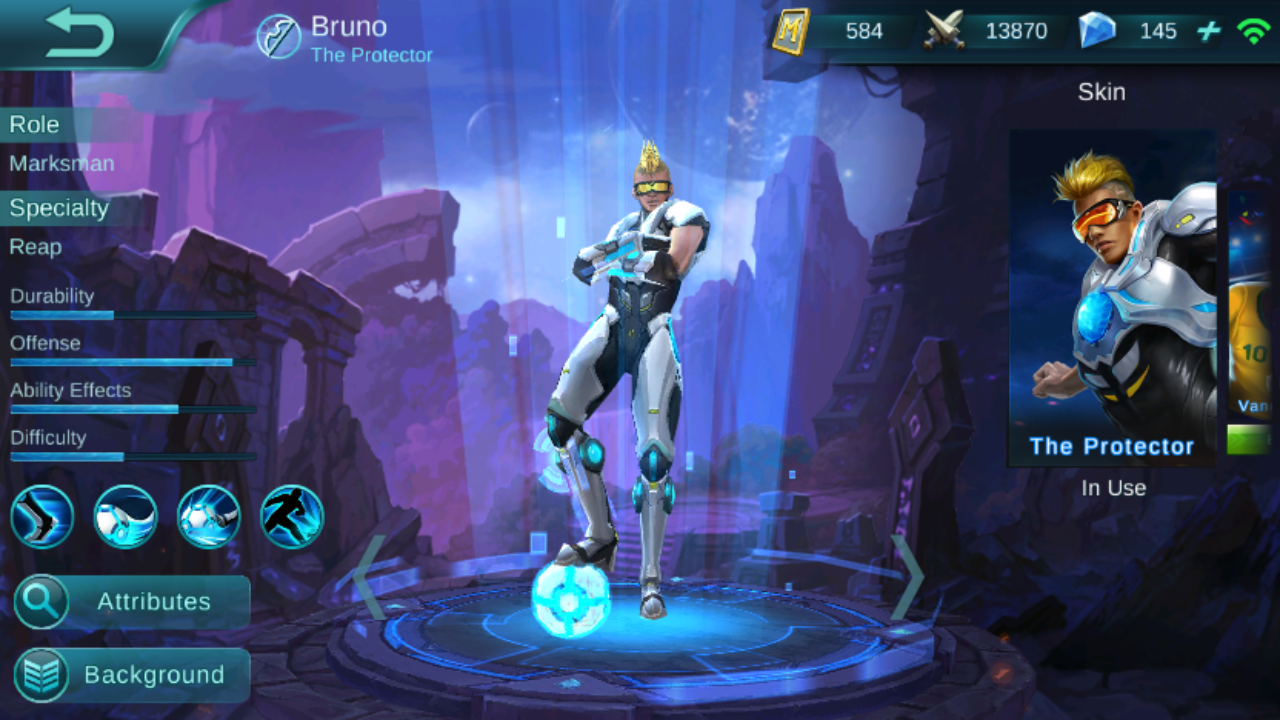1280x720 pixels.
Task: Select the Marksman role label
Action: coord(61,163)
